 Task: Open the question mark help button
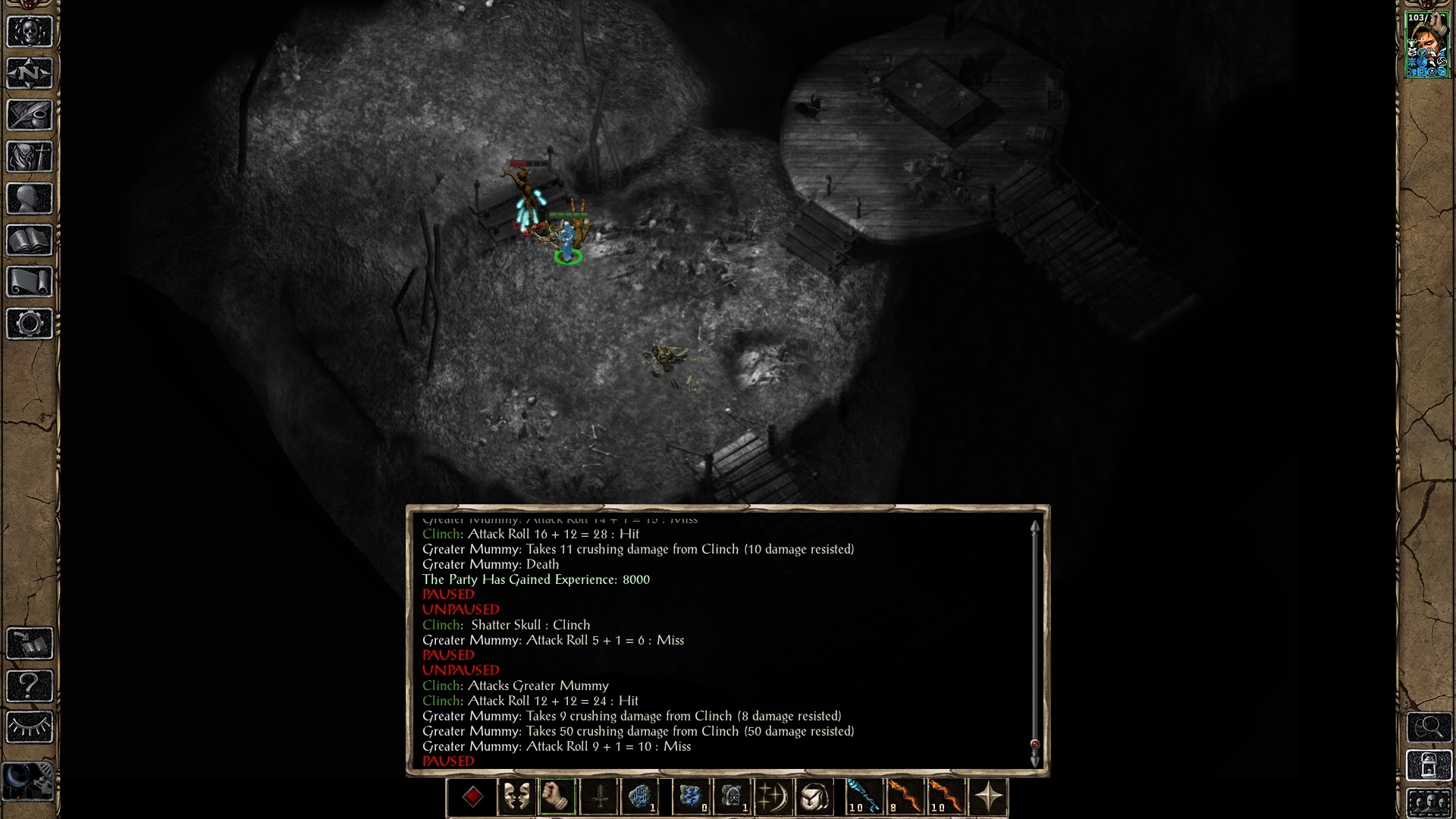point(30,686)
